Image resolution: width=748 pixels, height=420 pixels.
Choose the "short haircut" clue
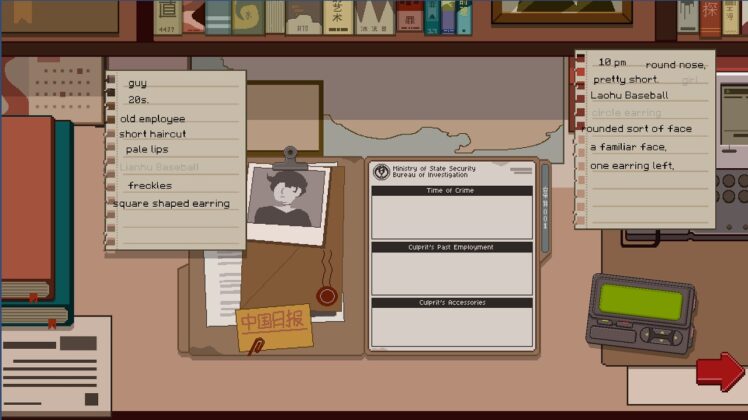(x=152, y=134)
